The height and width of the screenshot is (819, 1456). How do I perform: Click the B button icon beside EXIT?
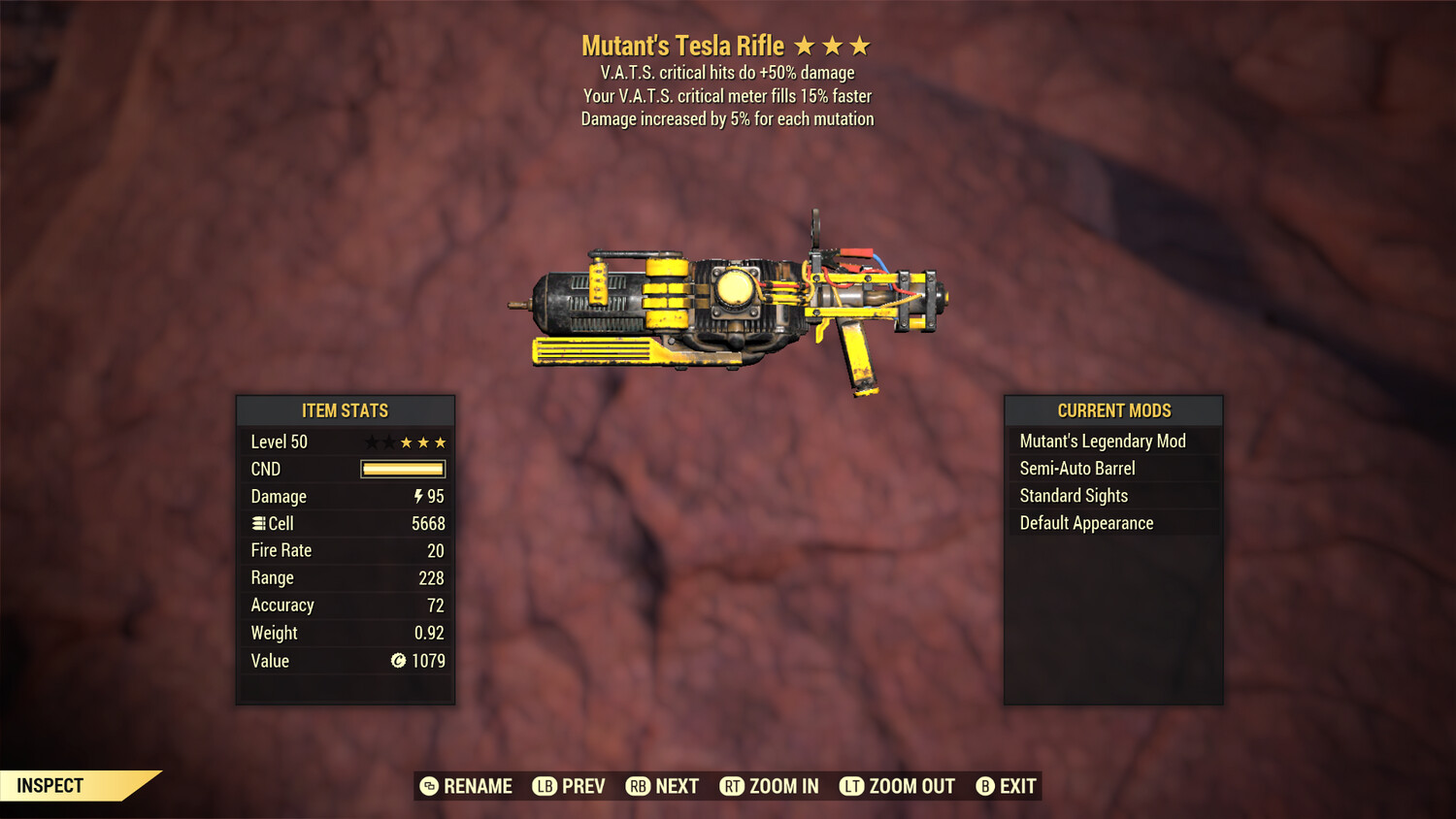click(983, 786)
